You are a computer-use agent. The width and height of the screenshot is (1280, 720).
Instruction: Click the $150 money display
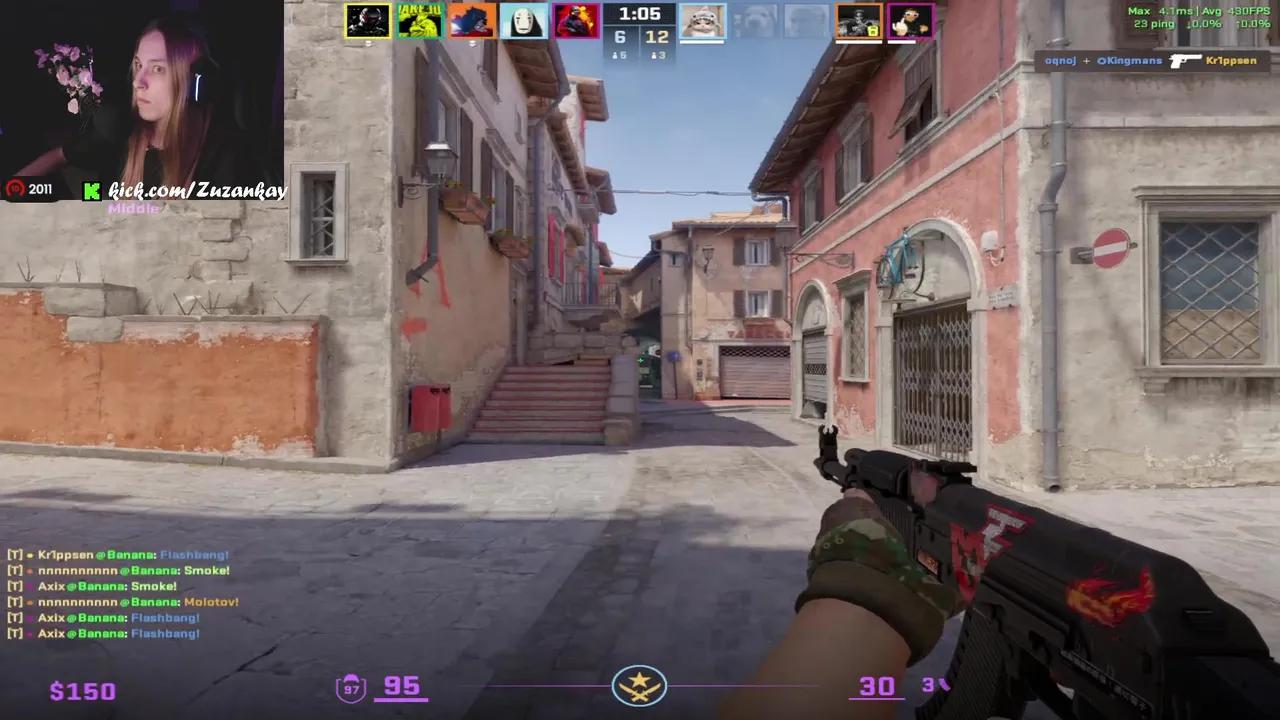[x=82, y=690]
